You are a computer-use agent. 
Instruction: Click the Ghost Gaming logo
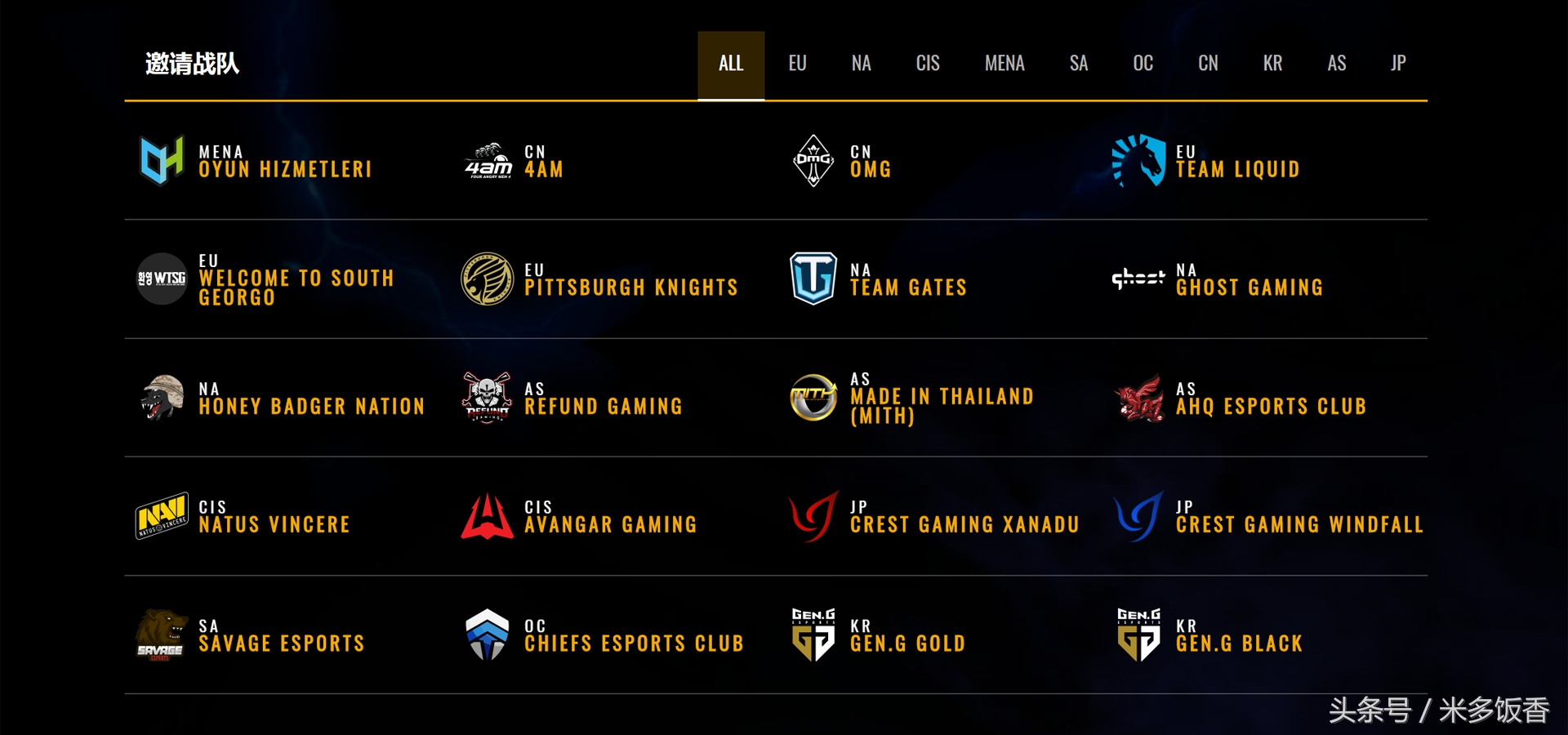[x=1138, y=278]
